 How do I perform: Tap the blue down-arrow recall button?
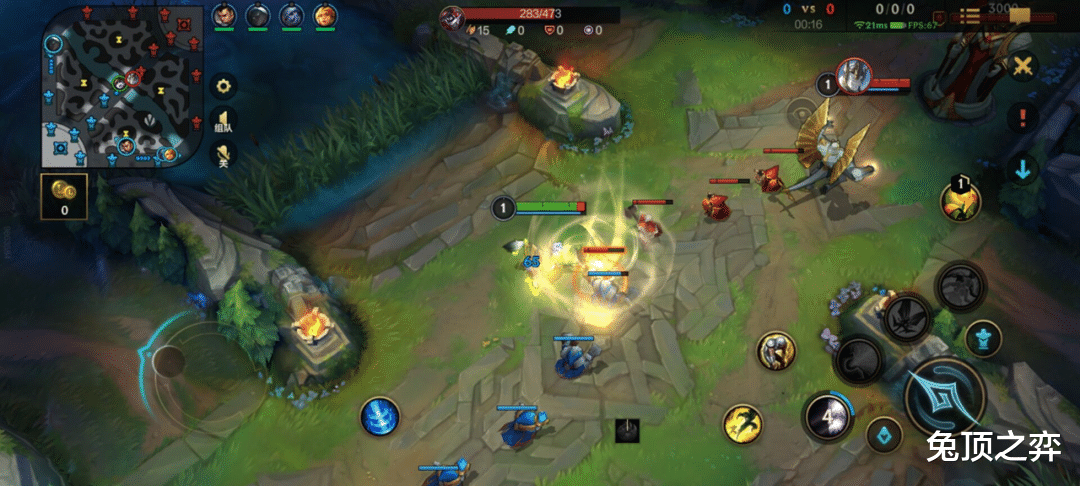(x=1022, y=169)
